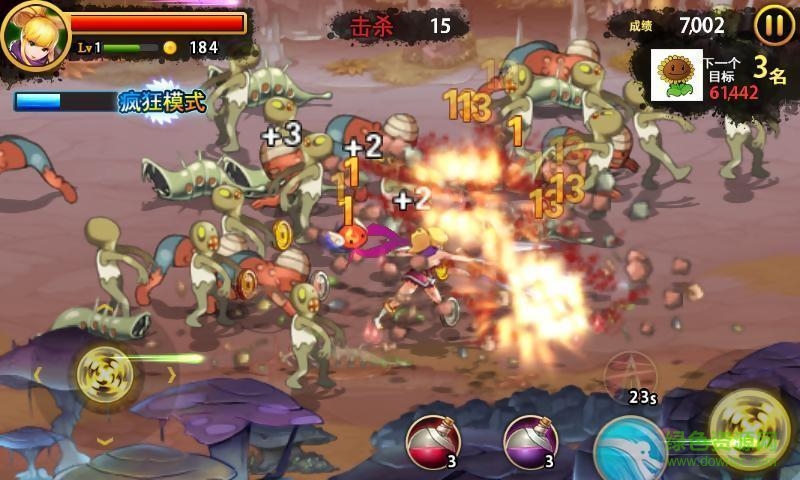
Task: Tap the joystick's right arrow
Action: tap(171, 375)
